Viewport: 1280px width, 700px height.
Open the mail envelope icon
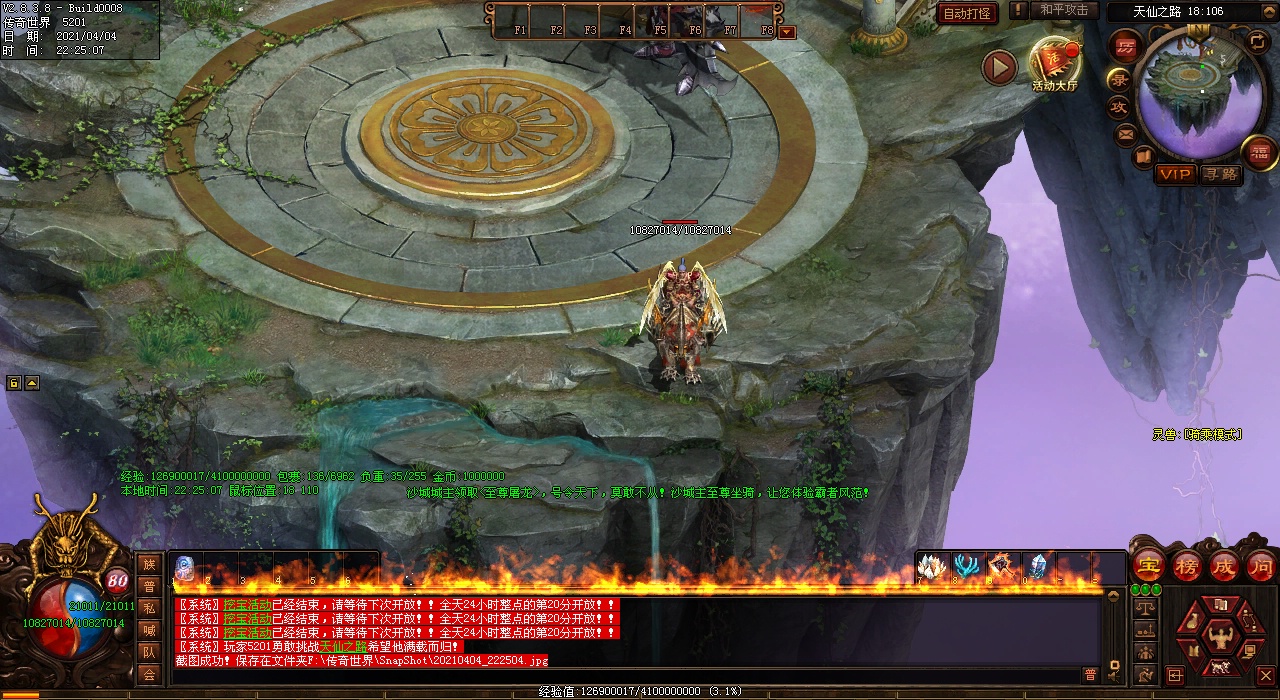(1126, 133)
